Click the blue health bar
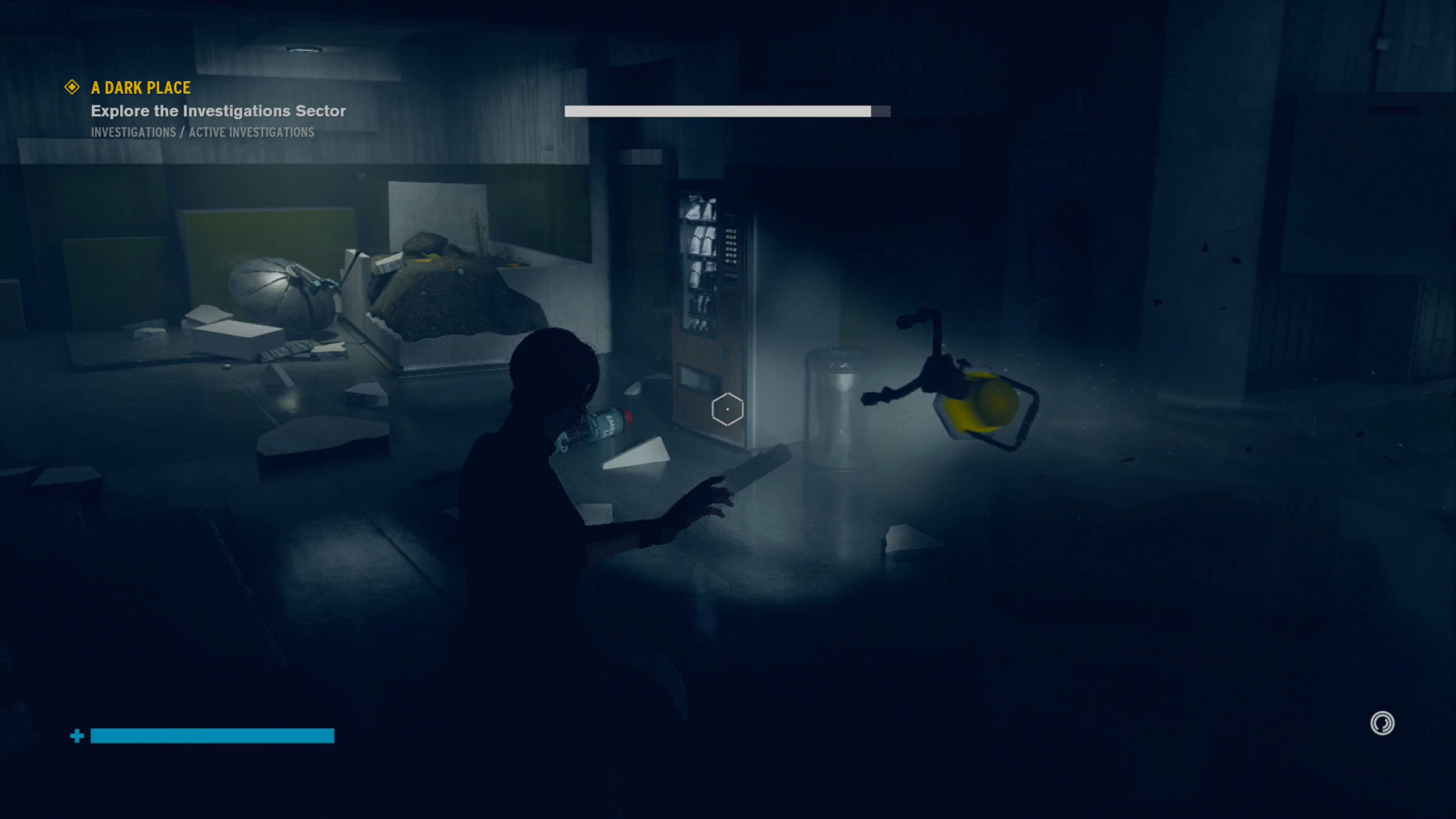The image size is (1456, 819). [211, 735]
